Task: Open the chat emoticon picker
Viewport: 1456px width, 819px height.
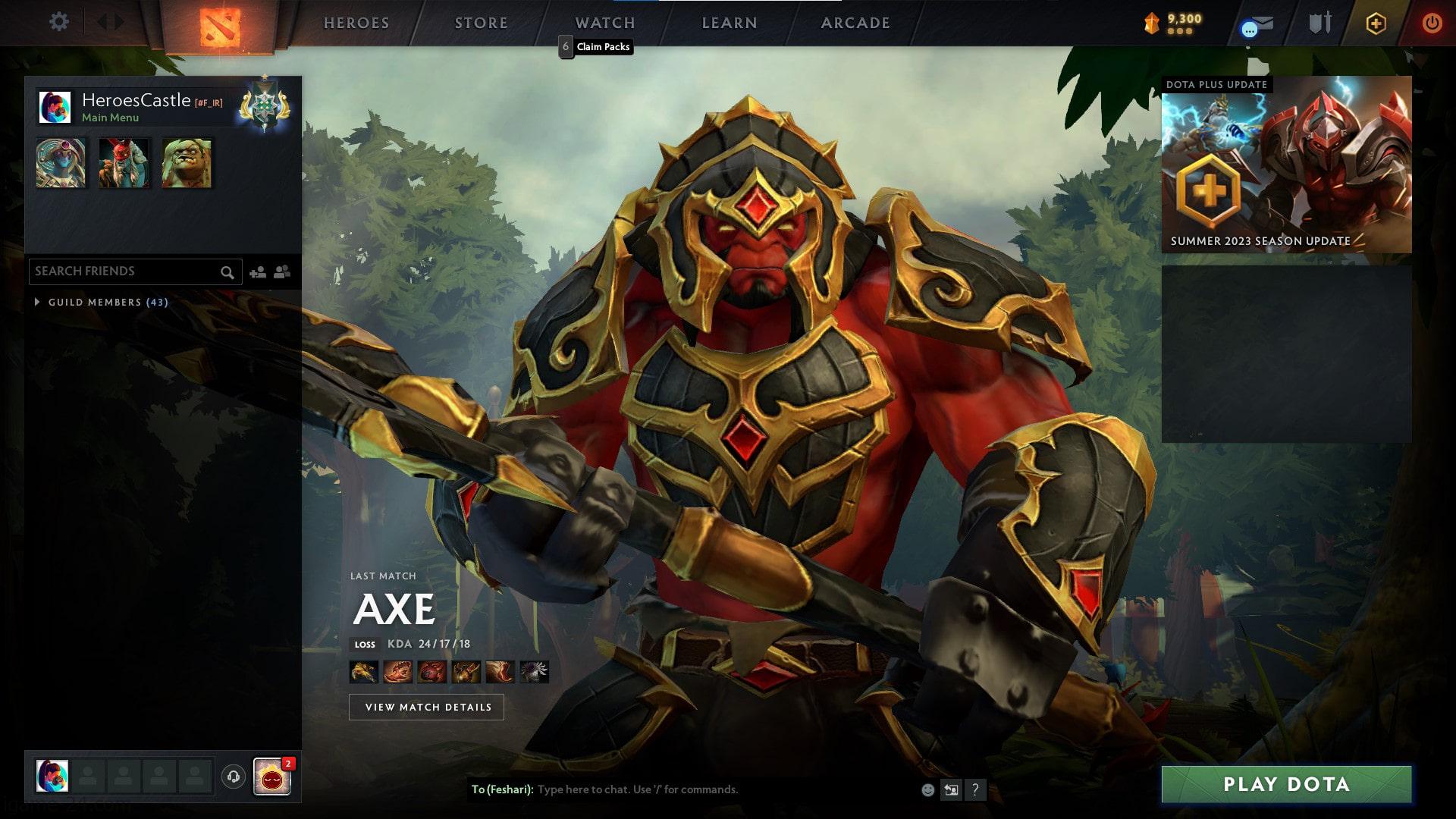Action: coord(927,790)
